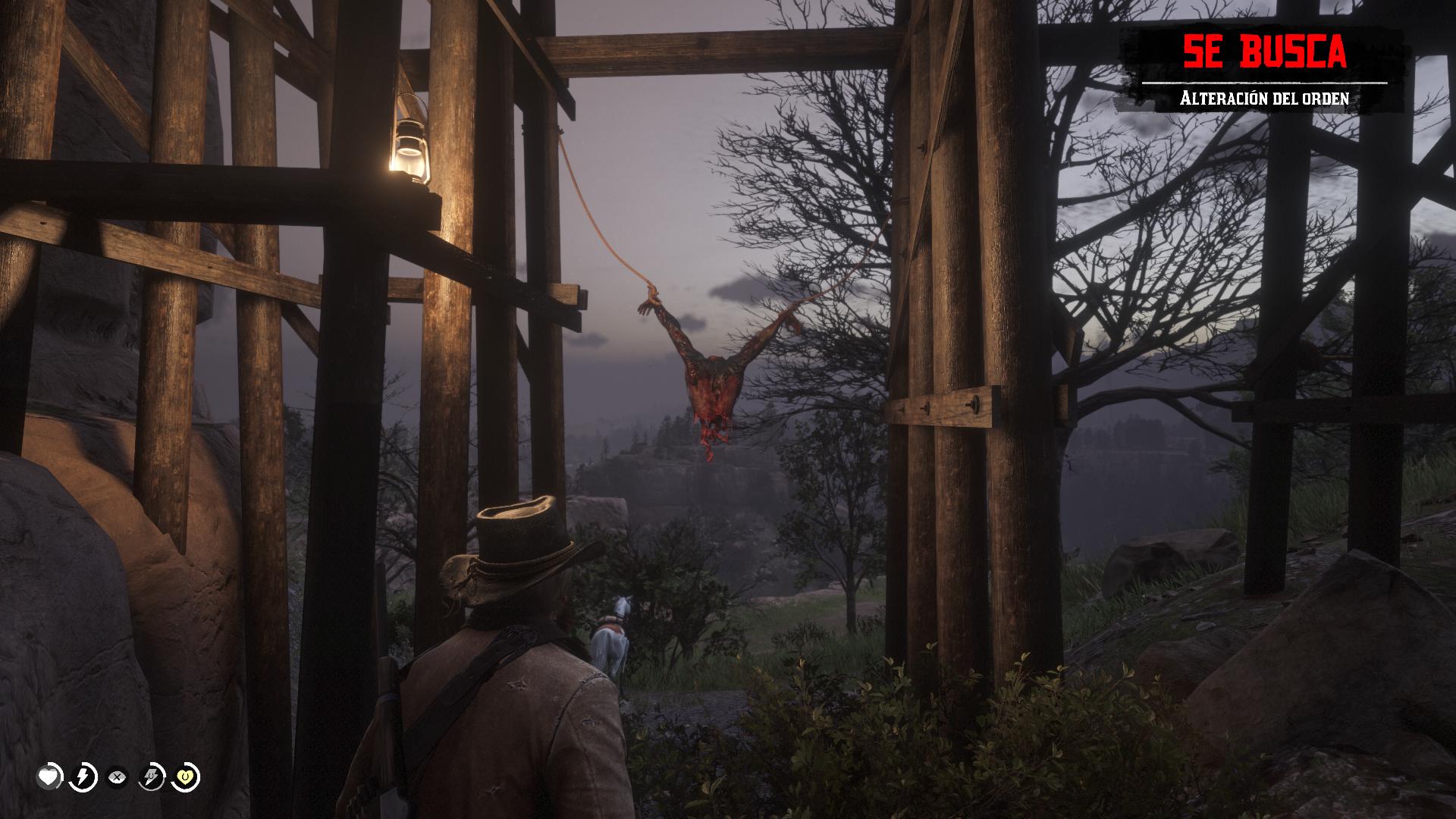The width and height of the screenshot is (1456, 819).
Task: Click the red SE BUSCA wanted notice
Action: pyautogui.click(x=1264, y=52)
